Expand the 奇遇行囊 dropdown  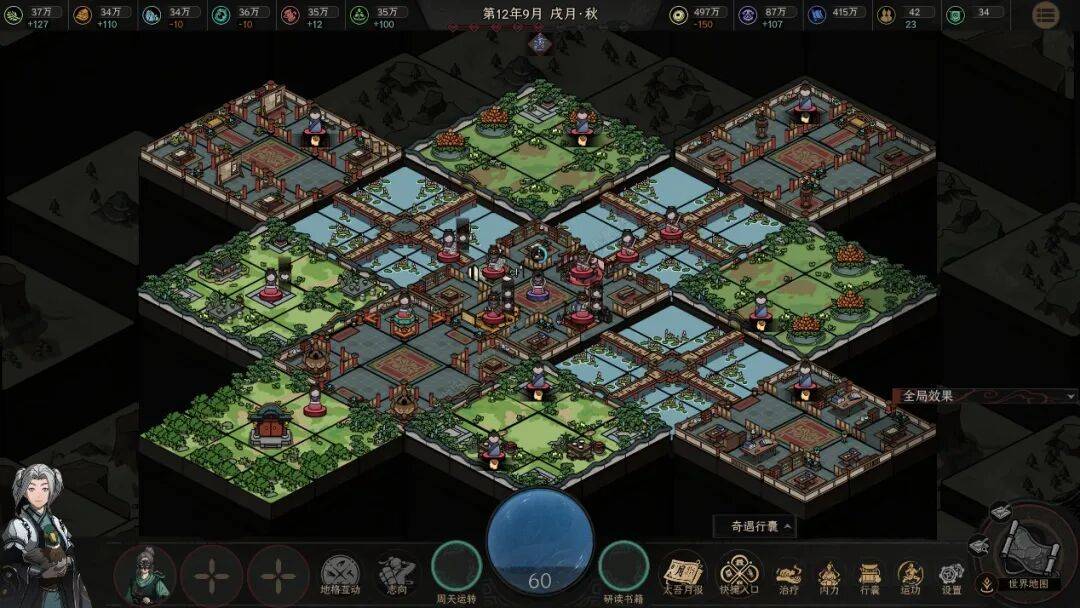coord(755,525)
